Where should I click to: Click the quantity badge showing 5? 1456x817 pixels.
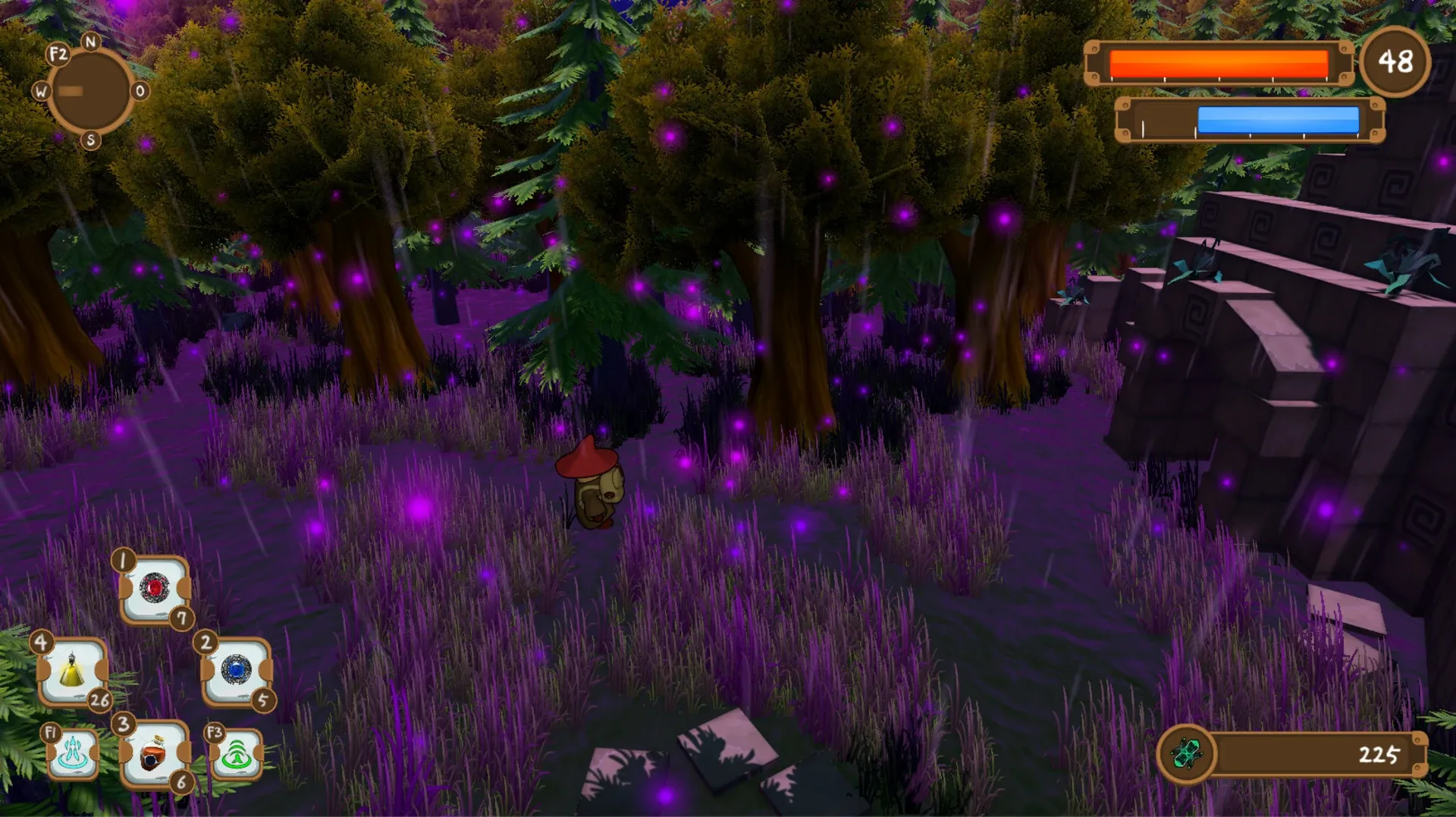coord(264,702)
